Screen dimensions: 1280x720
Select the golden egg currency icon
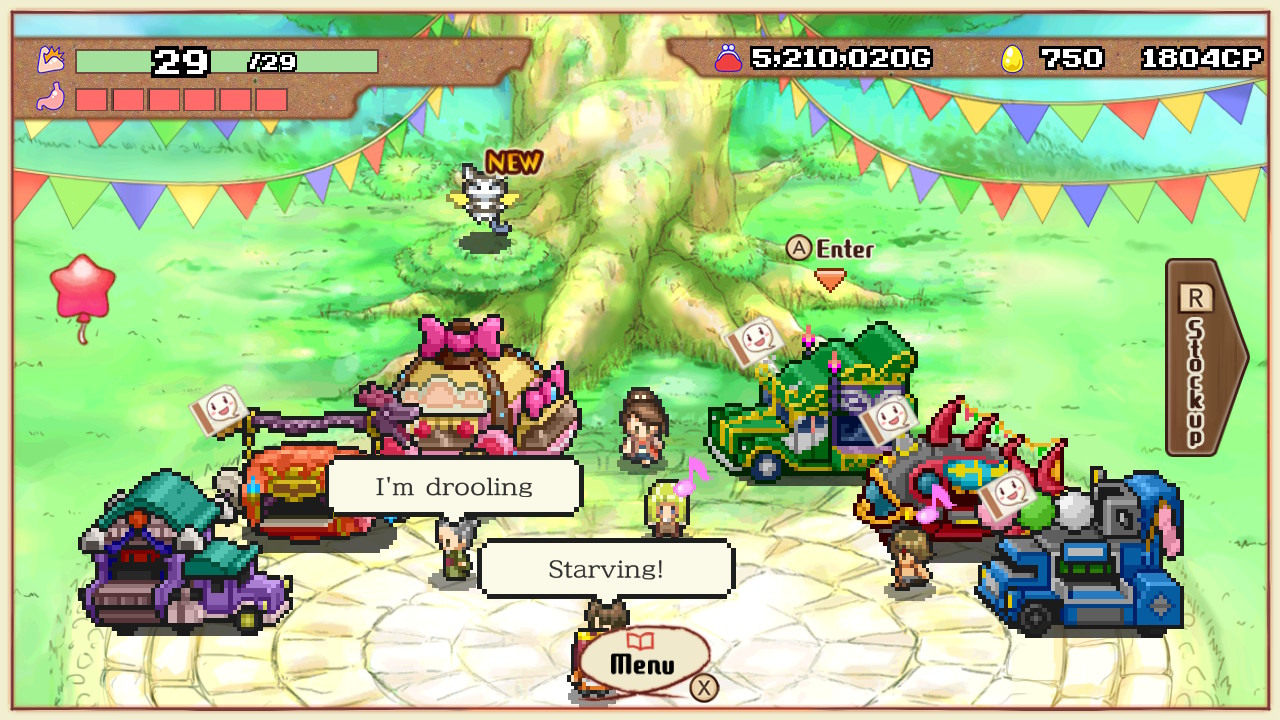[x=1015, y=58]
